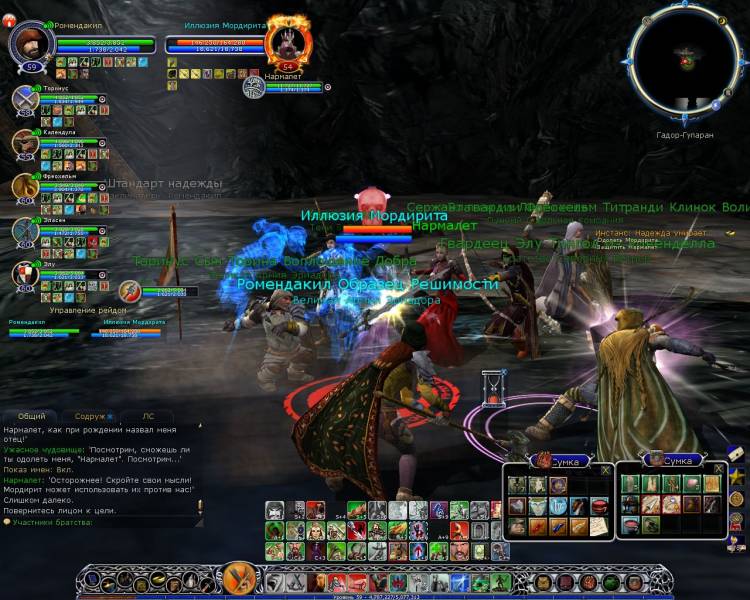
Task: Activate the central crossed-weapons auto-attack button
Action: point(239,579)
